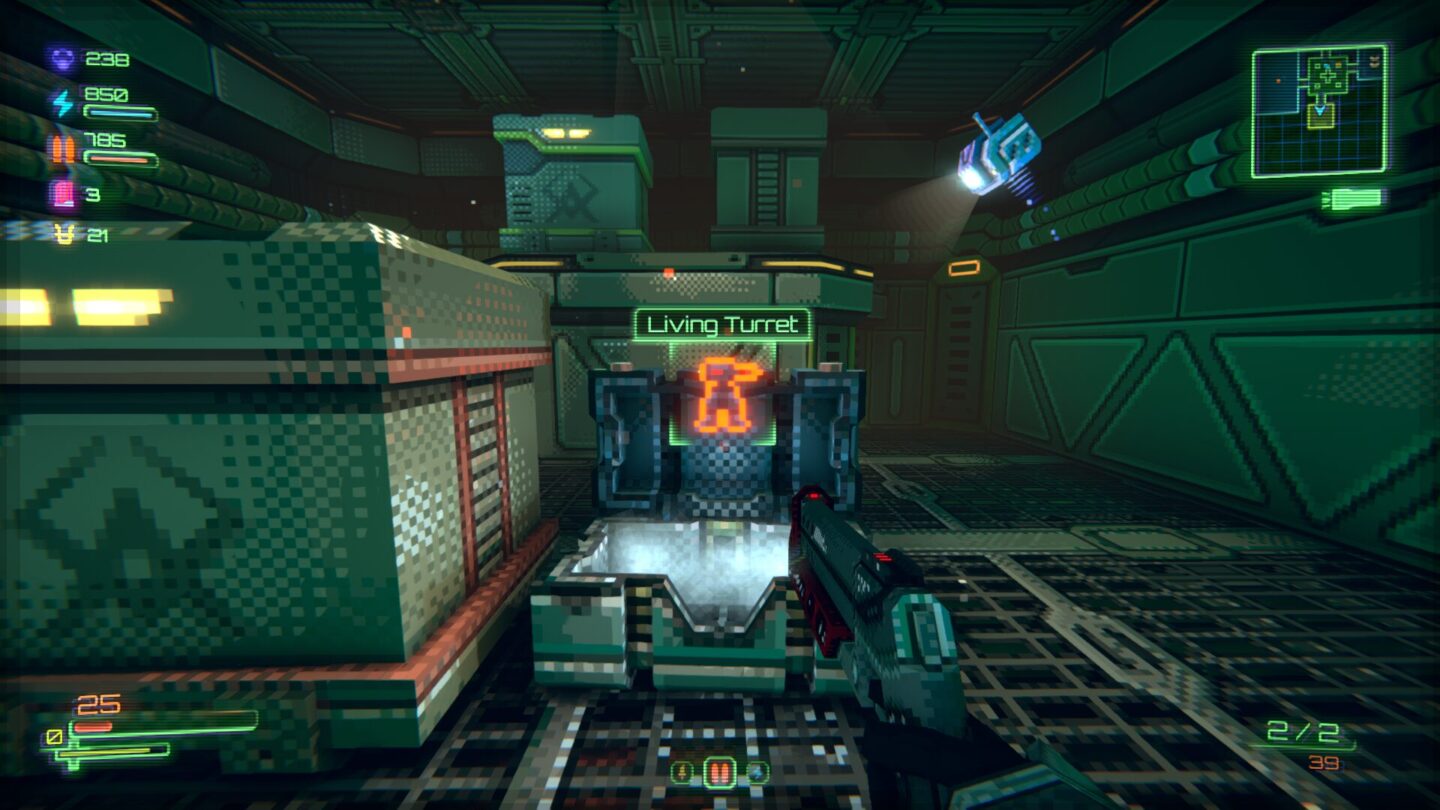The height and width of the screenshot is (810, 1440).
Task: Select the cyan player arrow on the minimap
Action: point(1320,110)
